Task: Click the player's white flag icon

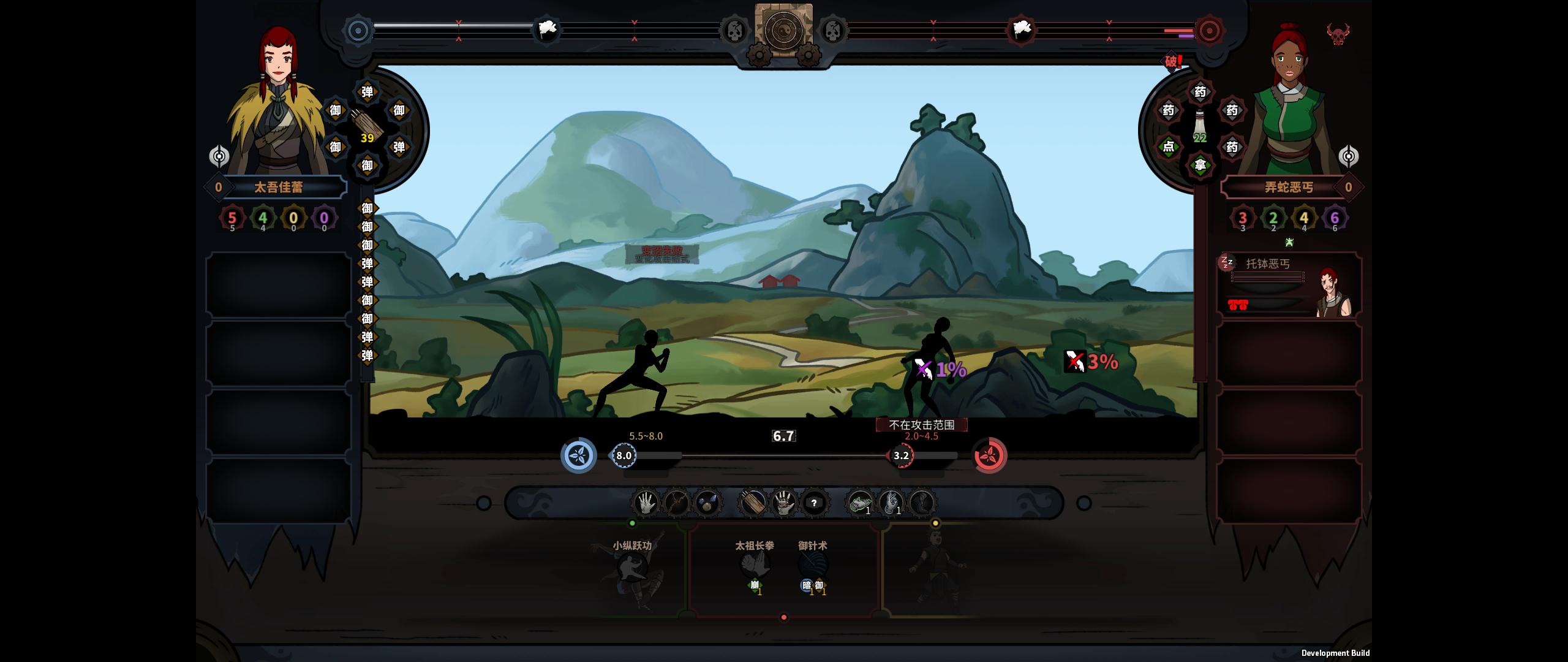Action: (x=546, y=29)
